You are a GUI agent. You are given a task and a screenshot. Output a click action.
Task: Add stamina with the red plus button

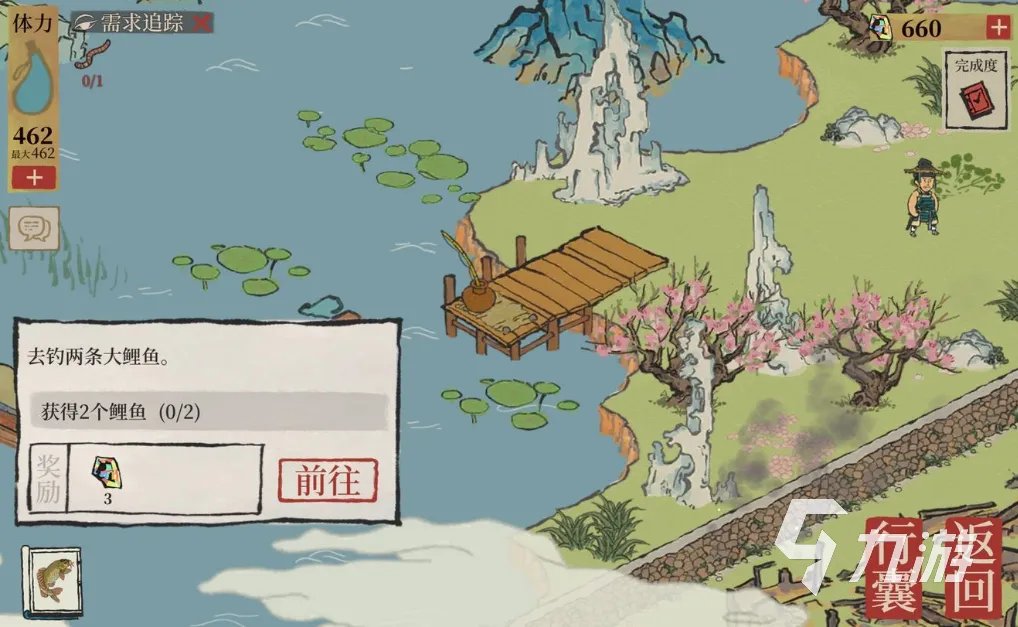(x=34, y=178)
